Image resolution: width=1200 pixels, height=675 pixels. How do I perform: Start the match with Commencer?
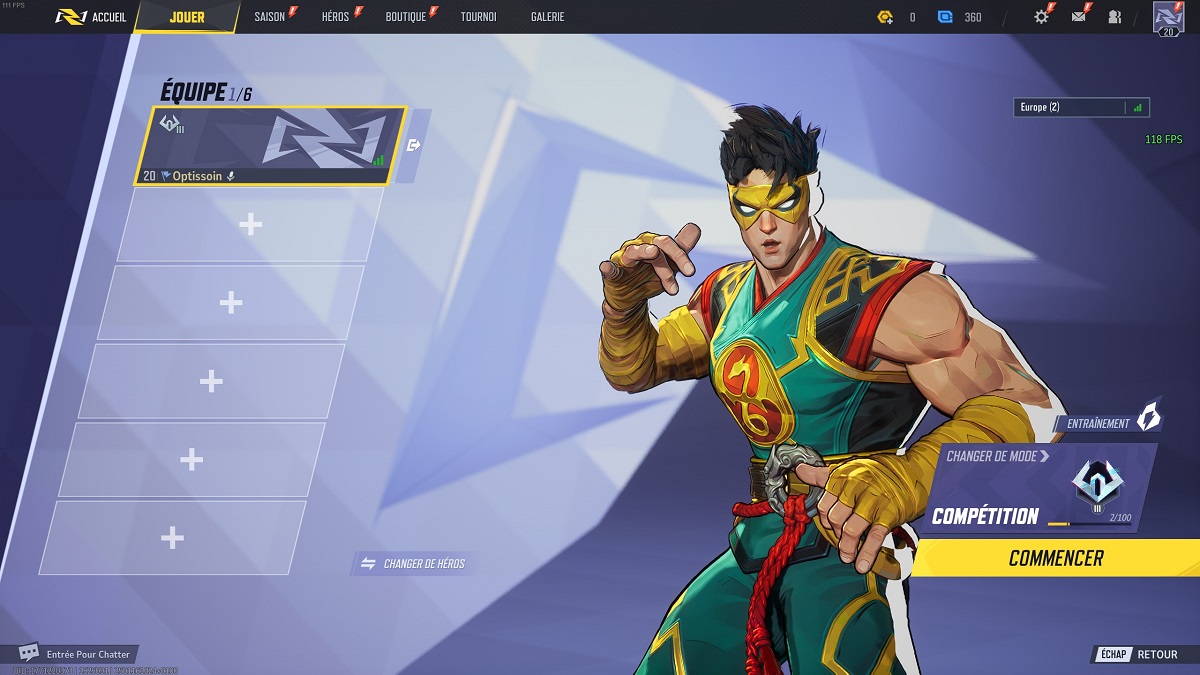[x=1056, y=558]
